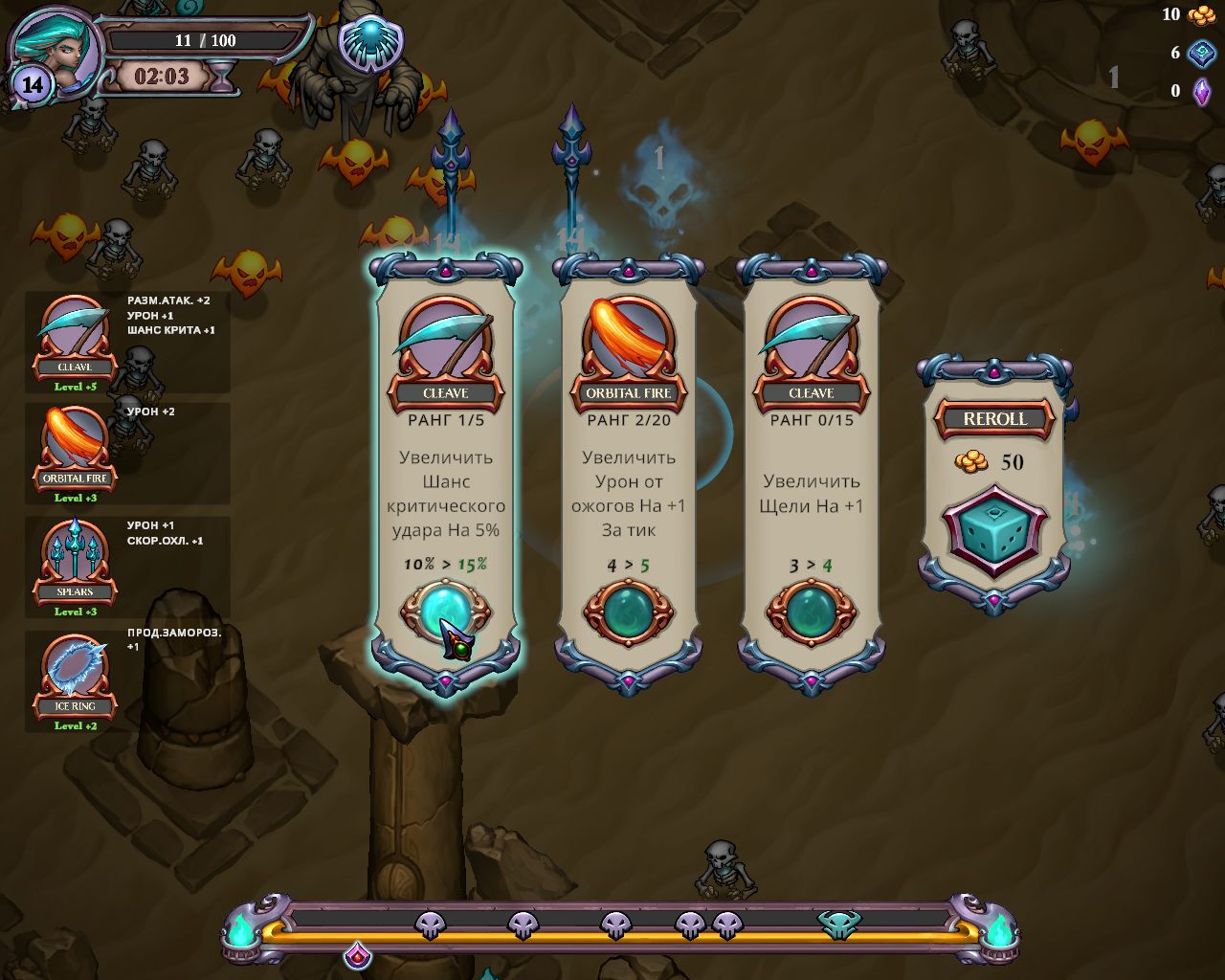
Task: Select the Cleave upgrade card icon
Action: (446, 337)
